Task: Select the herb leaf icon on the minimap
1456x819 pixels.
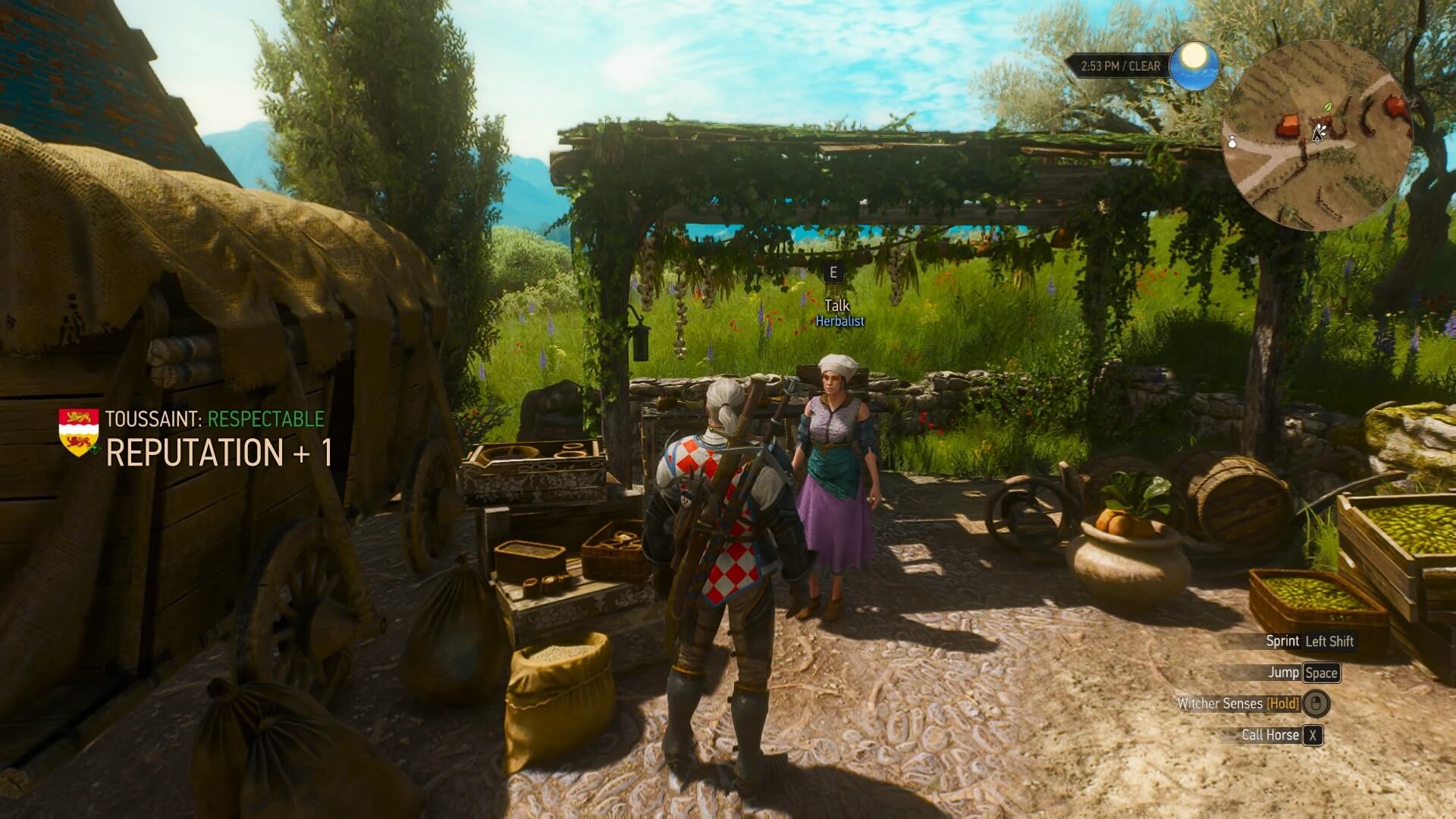Action: [x=1328, y=107]
